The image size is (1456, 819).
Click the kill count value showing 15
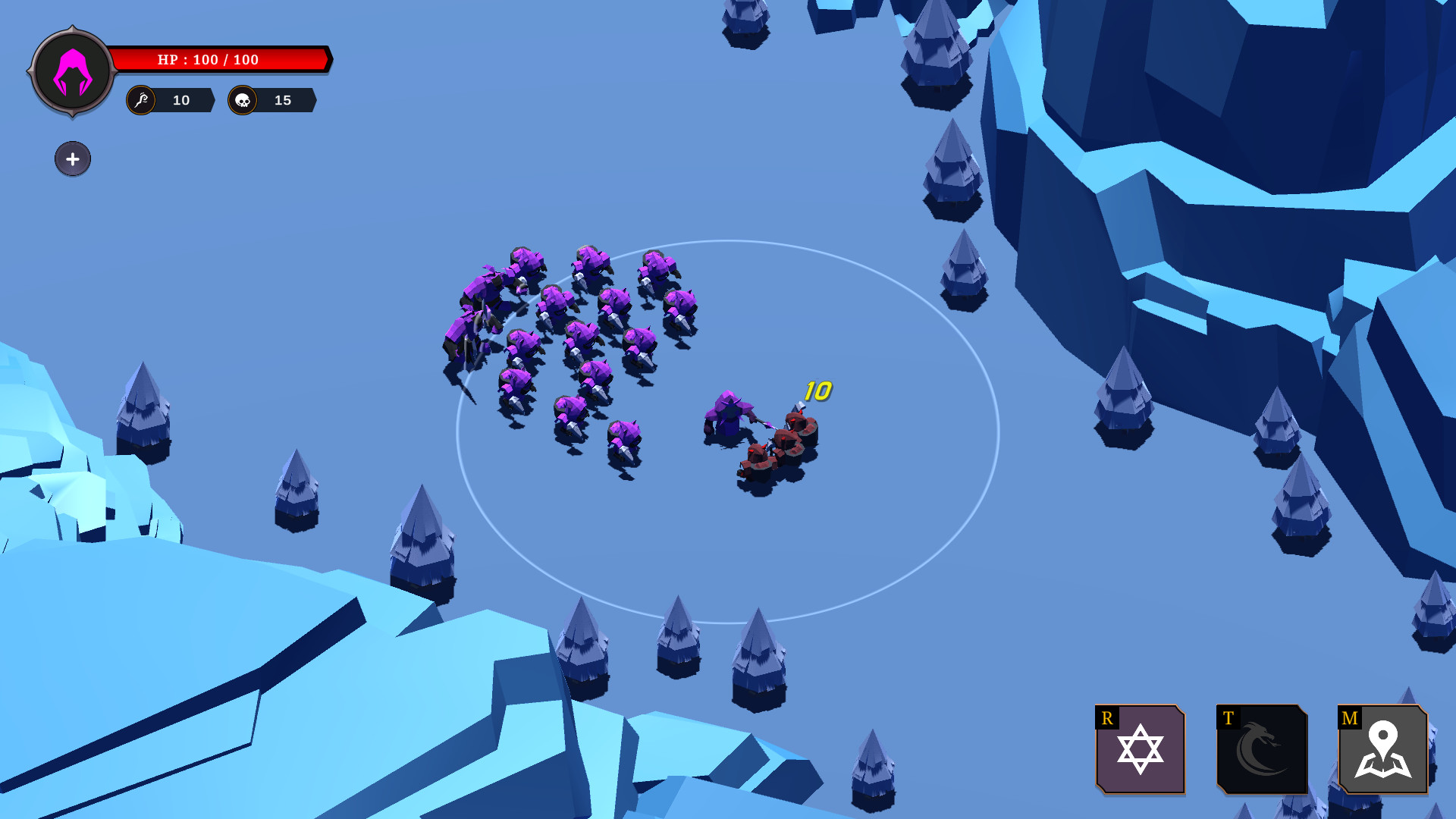[x=283, y=99]
